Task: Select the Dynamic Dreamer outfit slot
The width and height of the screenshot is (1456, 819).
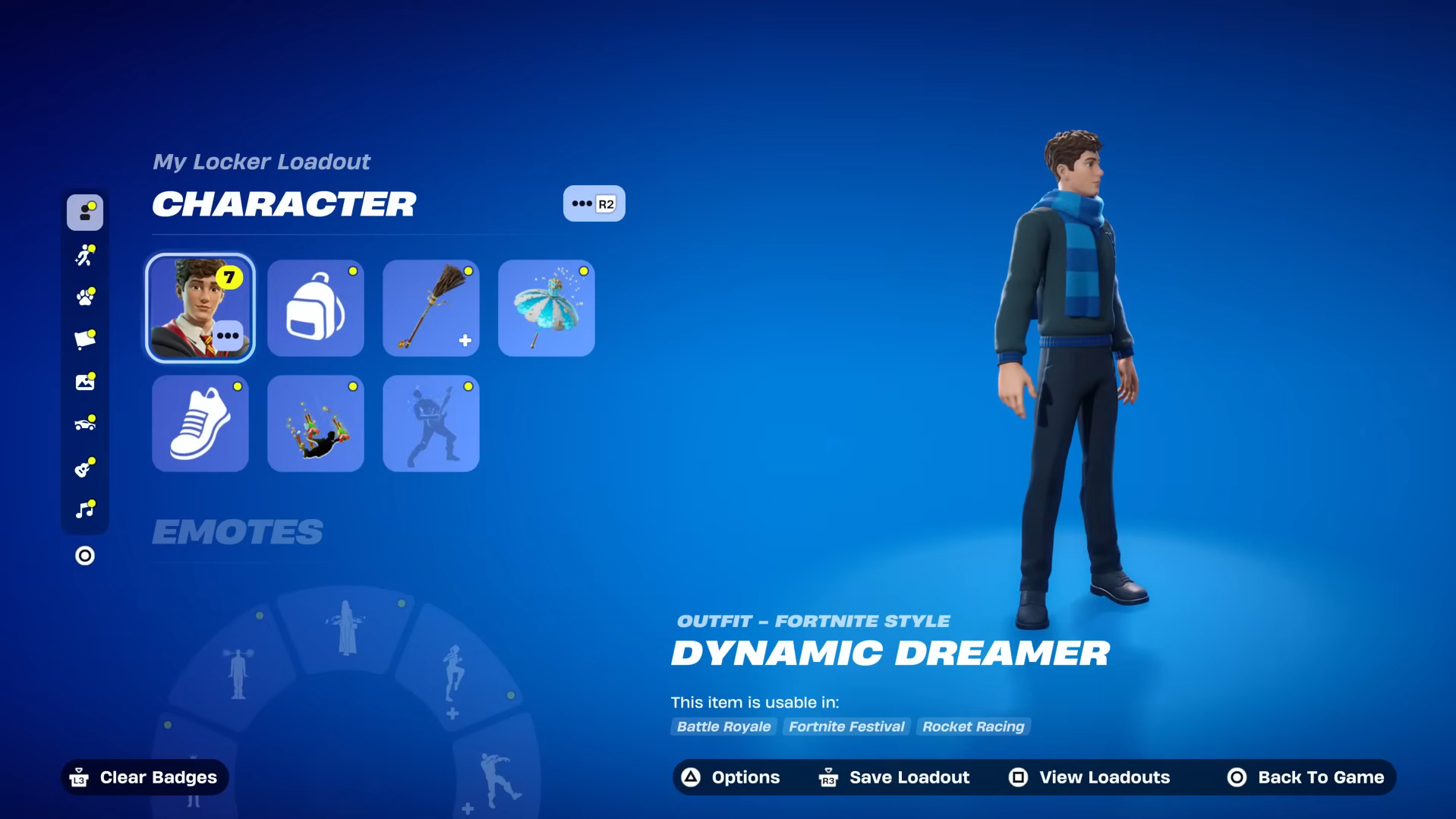Action: pyautogui.click(x=200, y=308)
